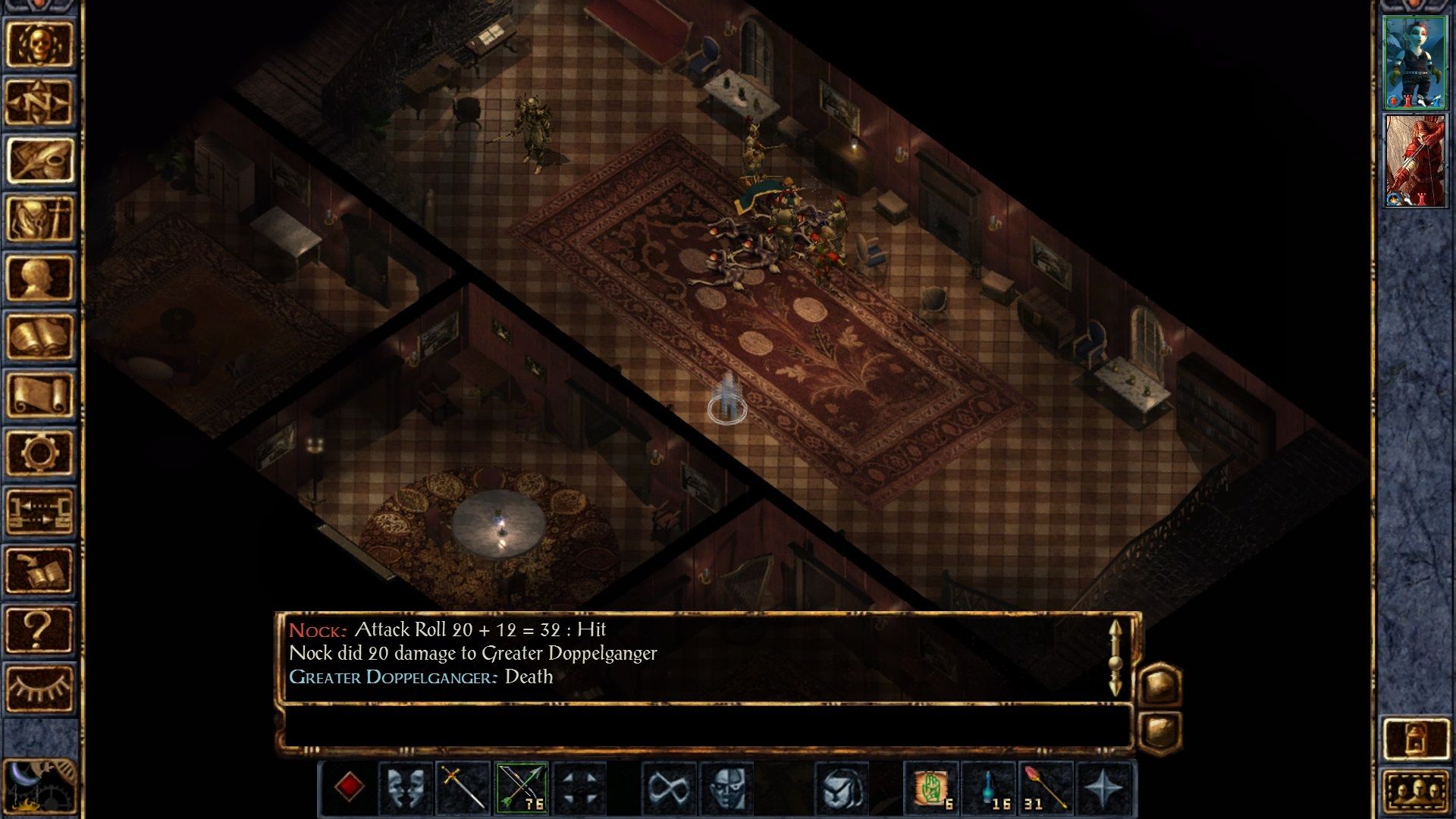This screenshot has width=1456, height=819.
Task: Open the area map compass button
Action: pos(39,102)
